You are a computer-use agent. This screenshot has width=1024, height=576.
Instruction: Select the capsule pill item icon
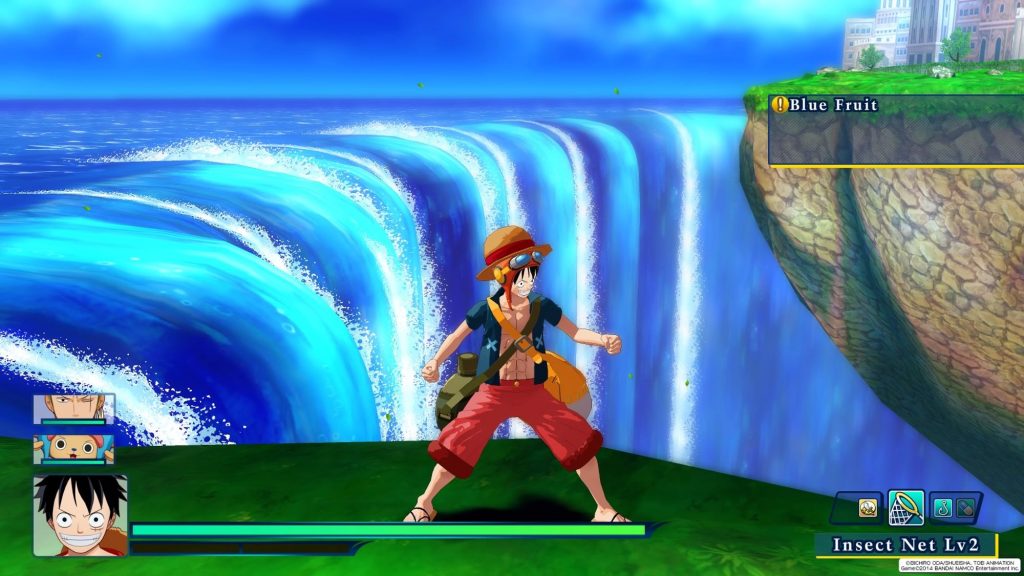pyautogui.click(x=966, y=508)
